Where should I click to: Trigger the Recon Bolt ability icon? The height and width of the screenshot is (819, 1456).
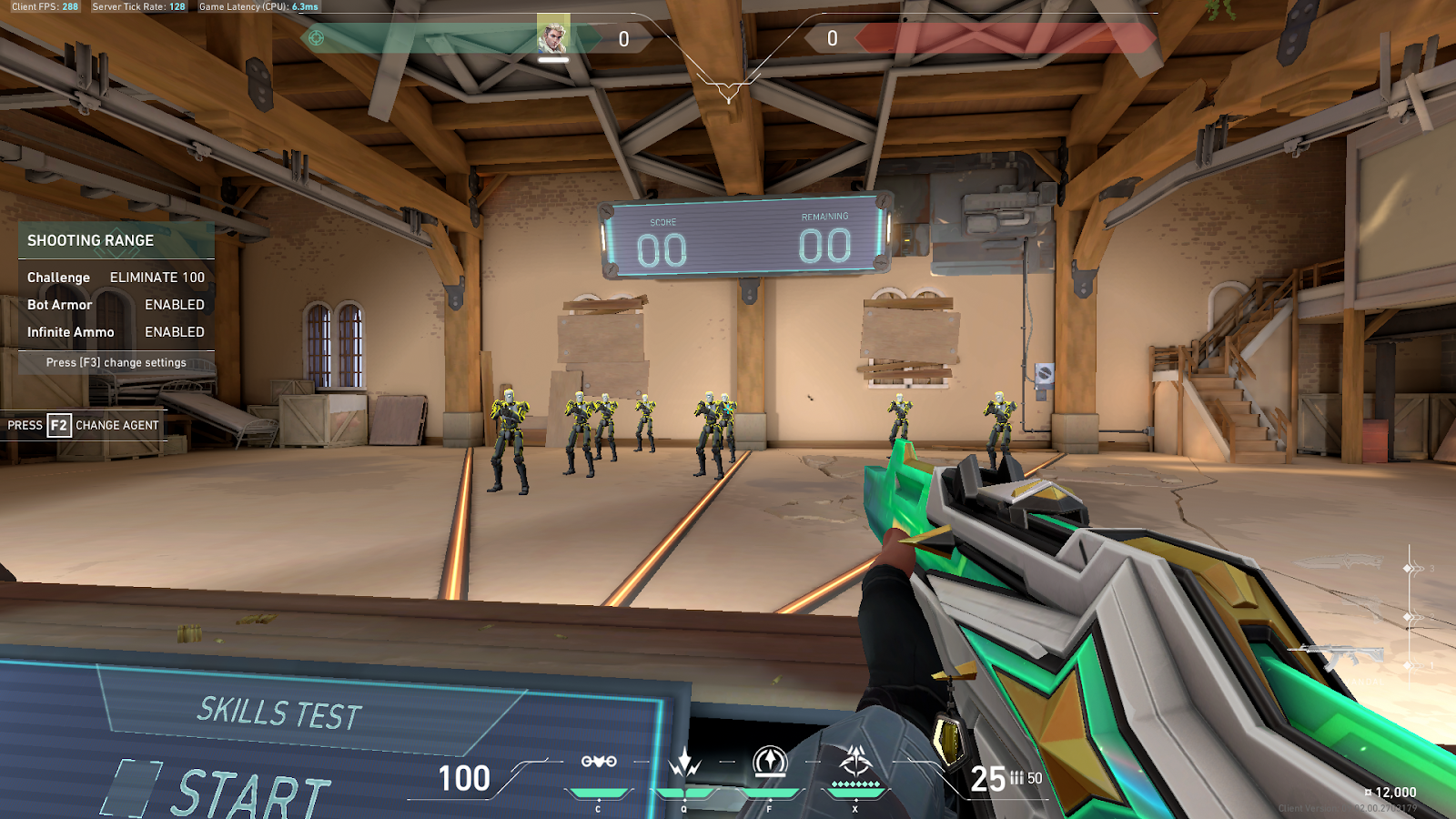(770, 761)
